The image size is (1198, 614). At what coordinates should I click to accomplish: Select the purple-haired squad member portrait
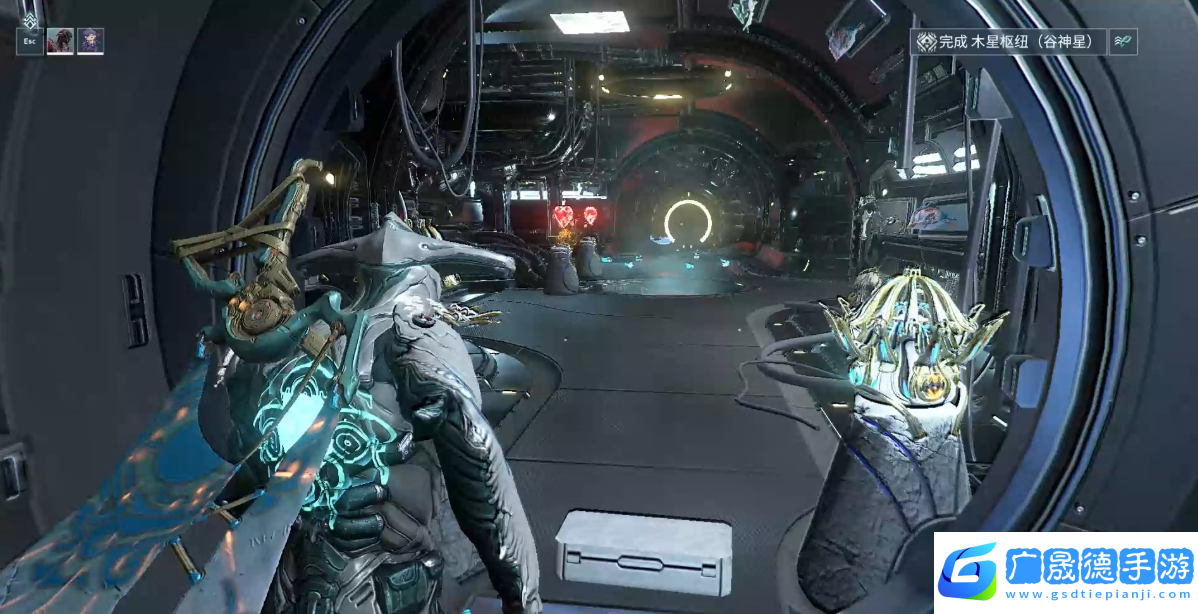(x=90, y=41)
